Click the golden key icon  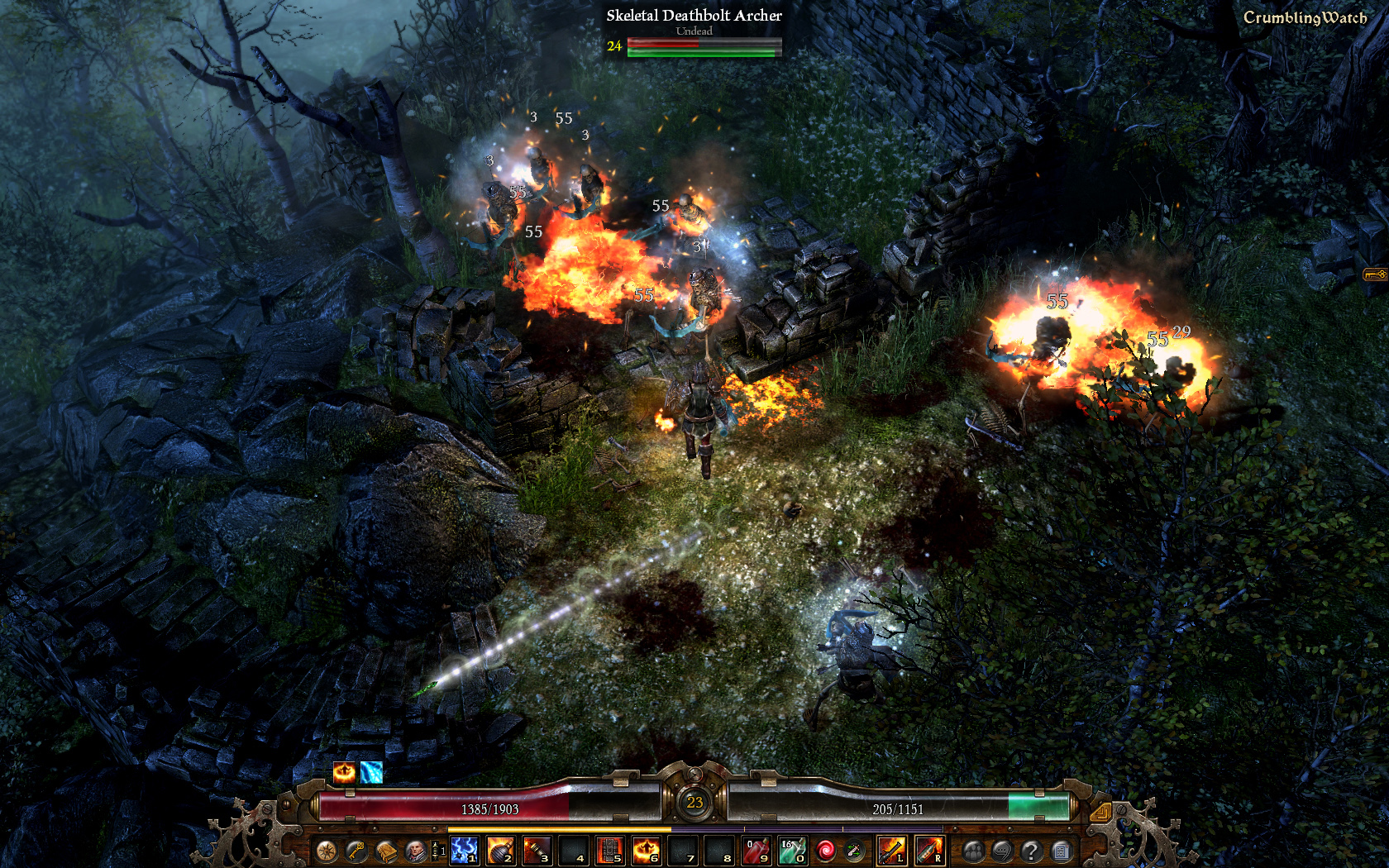(x=356, y=851)
